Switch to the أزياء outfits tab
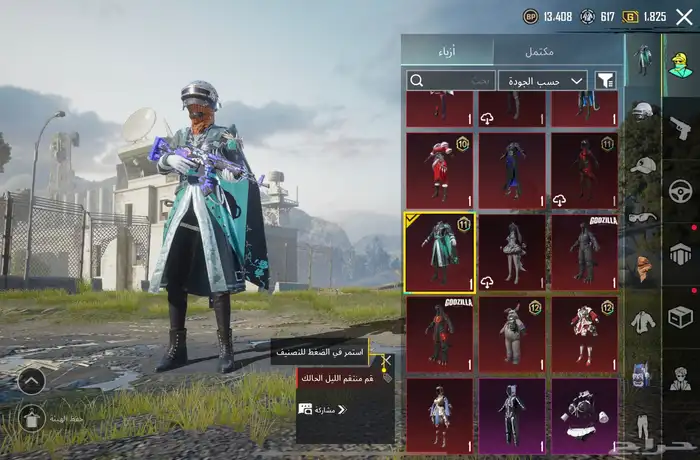Viewport: 700px width, 460px height. pos(448,51)
